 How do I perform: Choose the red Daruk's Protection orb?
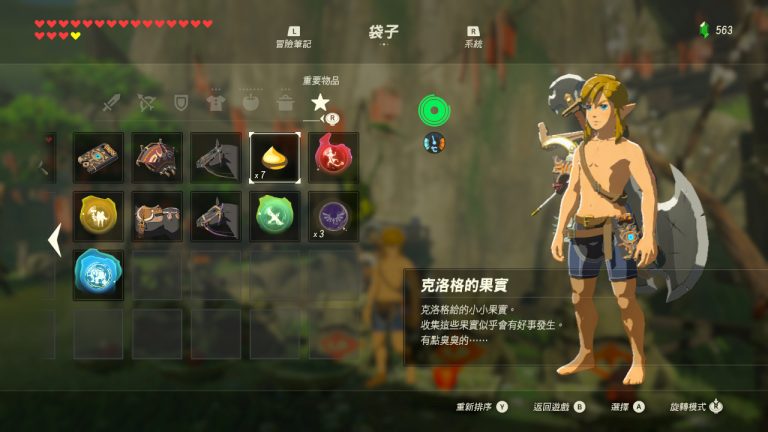tap(333, 157)
